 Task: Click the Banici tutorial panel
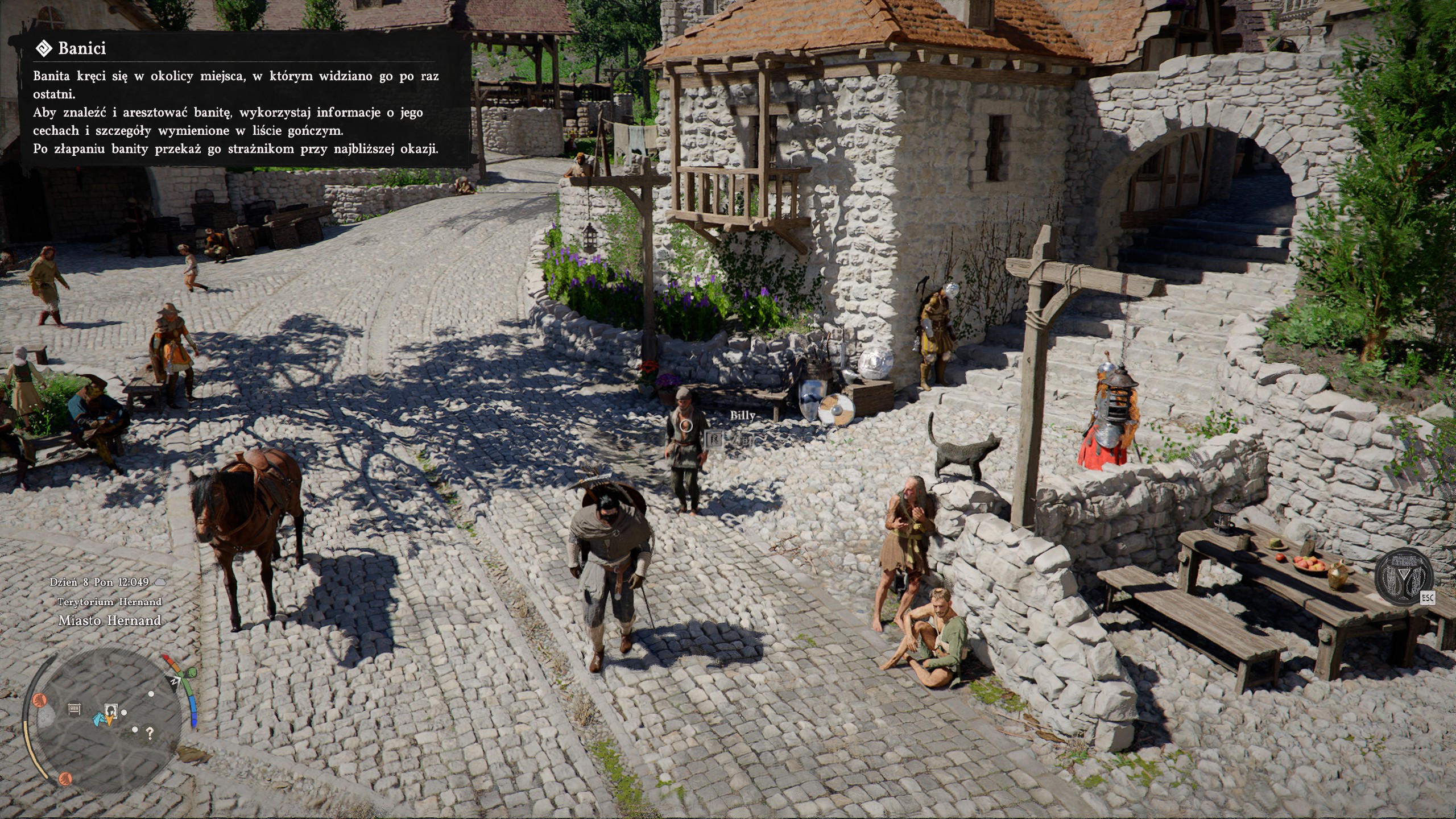click(245, 100)
